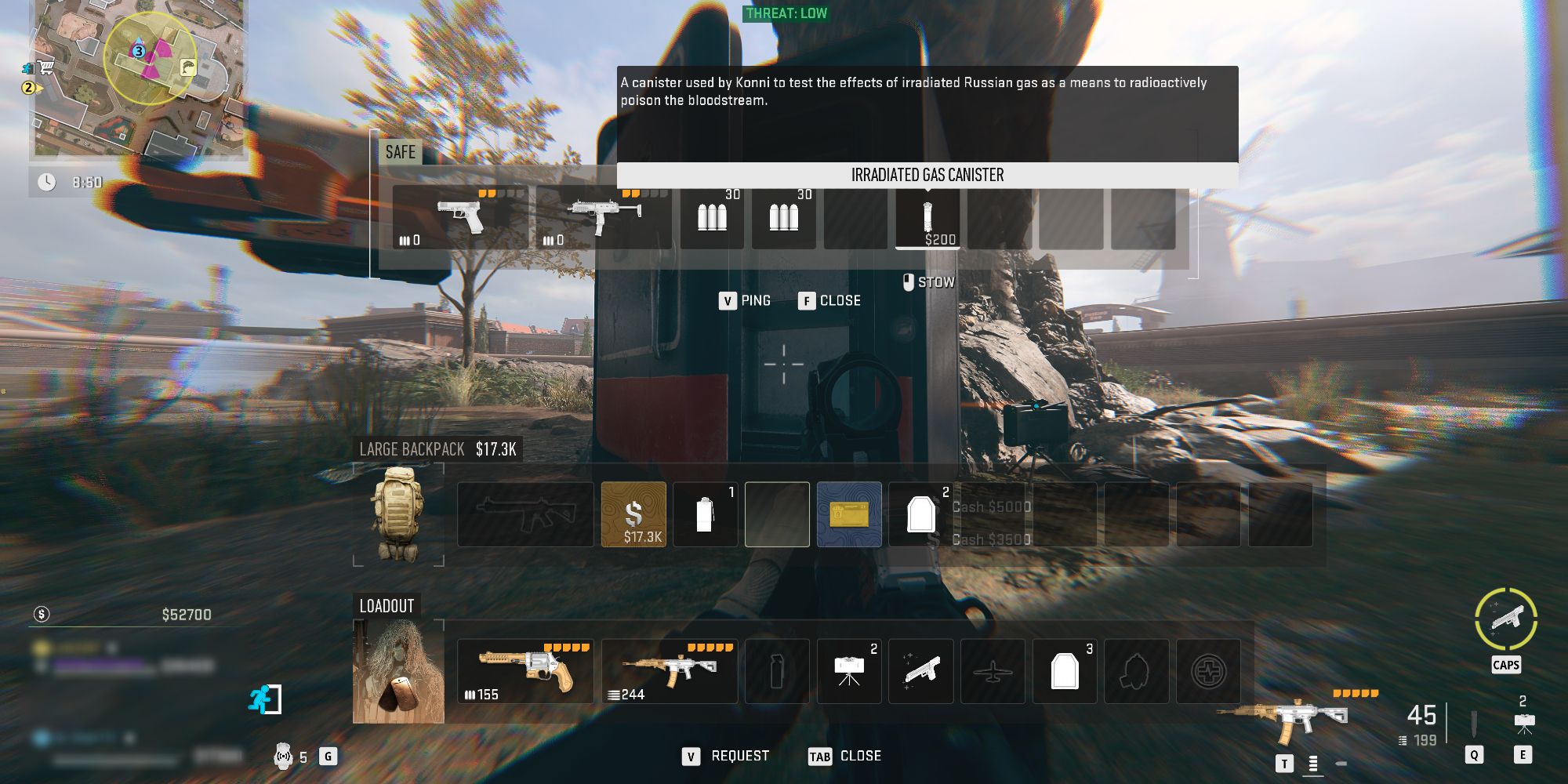The height and width of the screenshot is (784, 1568).
Task: Select the gas mask slot in loadout
Action: click(1137, 672)
